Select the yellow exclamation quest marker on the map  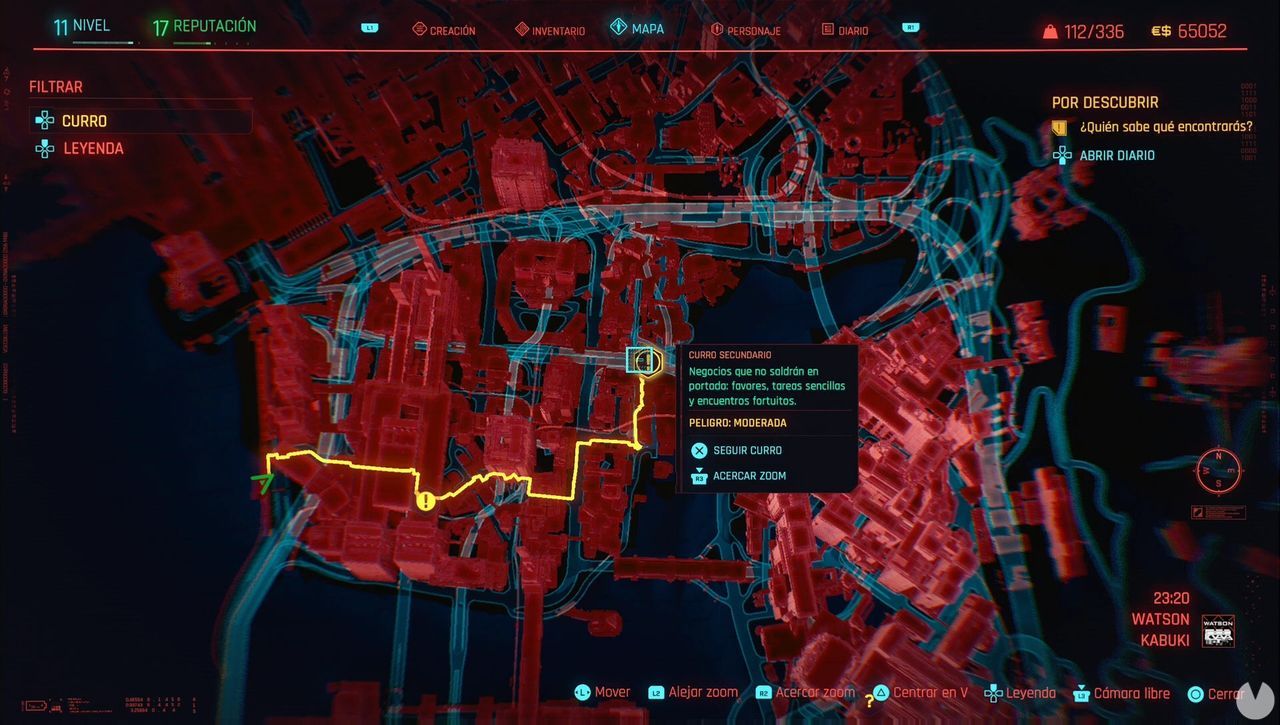424,500
